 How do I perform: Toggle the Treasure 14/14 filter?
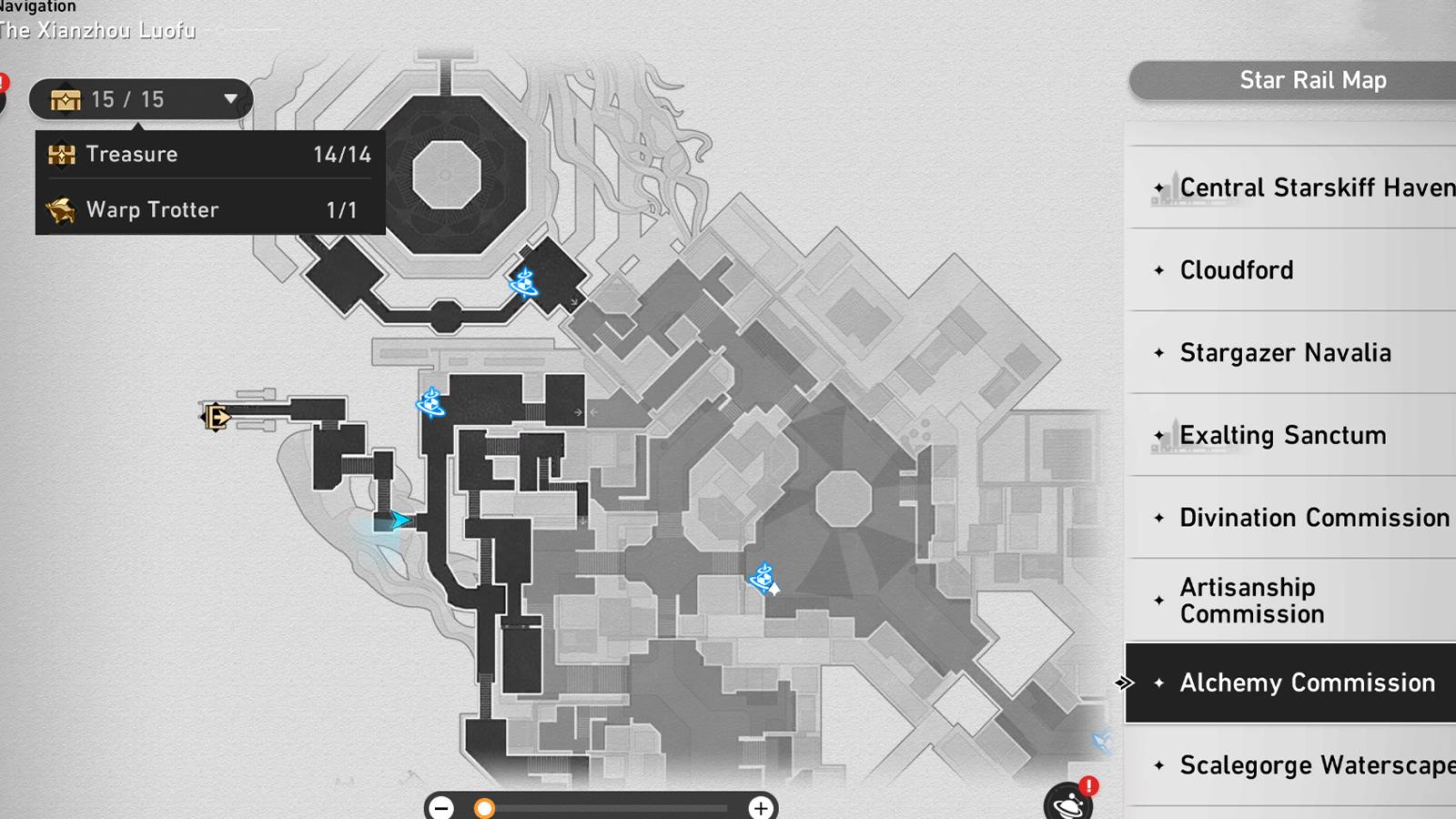click(207, 154)
